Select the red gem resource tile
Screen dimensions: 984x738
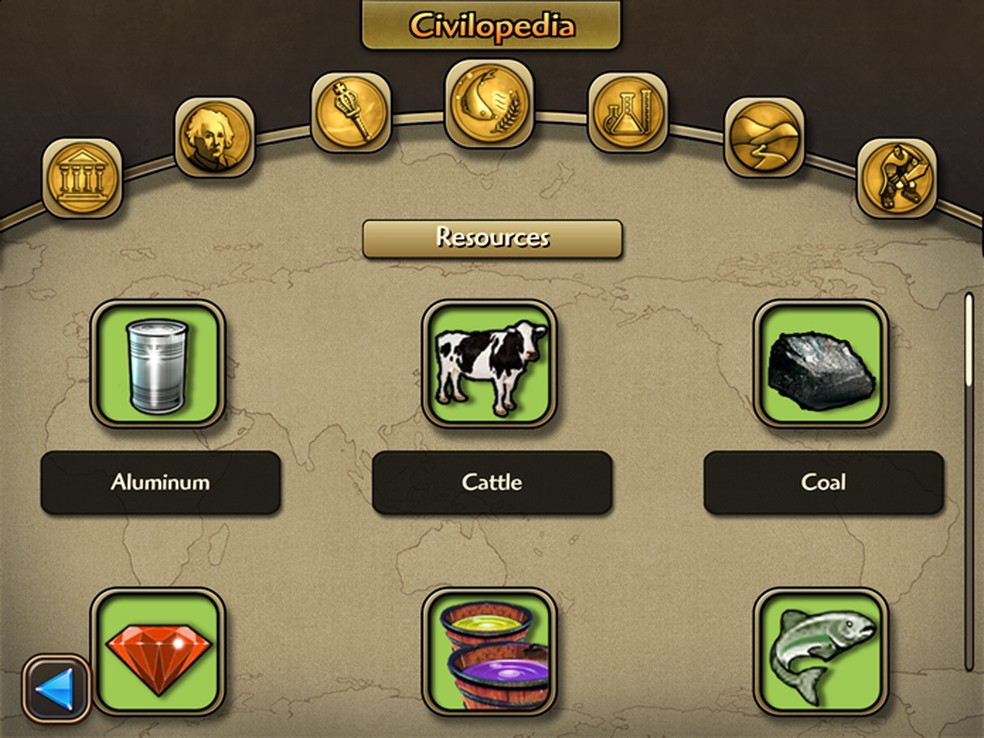pyautogui.click(x=158, y=650)
